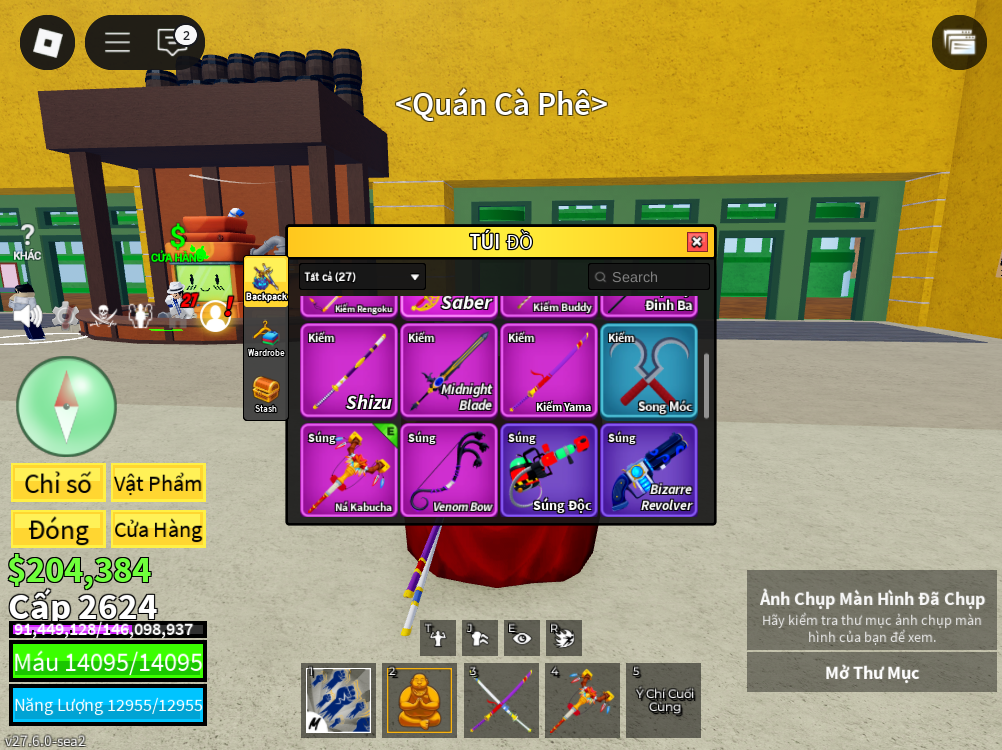The width and height of the screenshot is (1002, 750).
Task: Click the Đóng button
Action: click(x=58, y=529)
